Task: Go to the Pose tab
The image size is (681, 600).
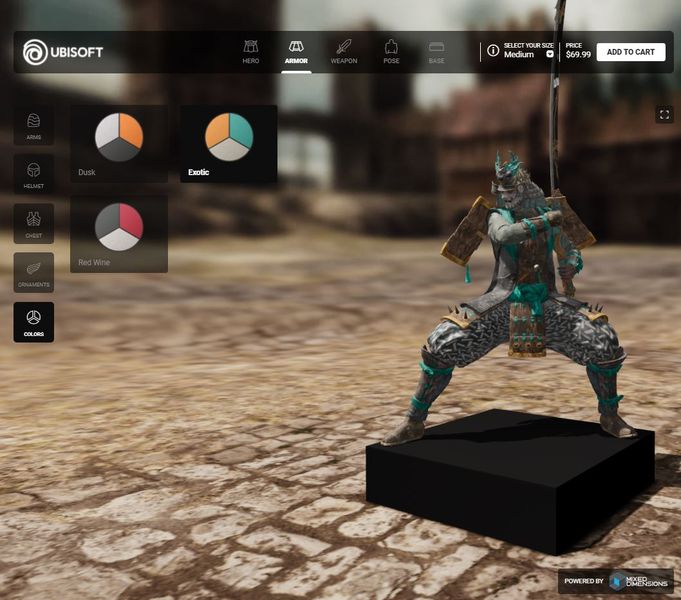Action: [x=391, y=51]
